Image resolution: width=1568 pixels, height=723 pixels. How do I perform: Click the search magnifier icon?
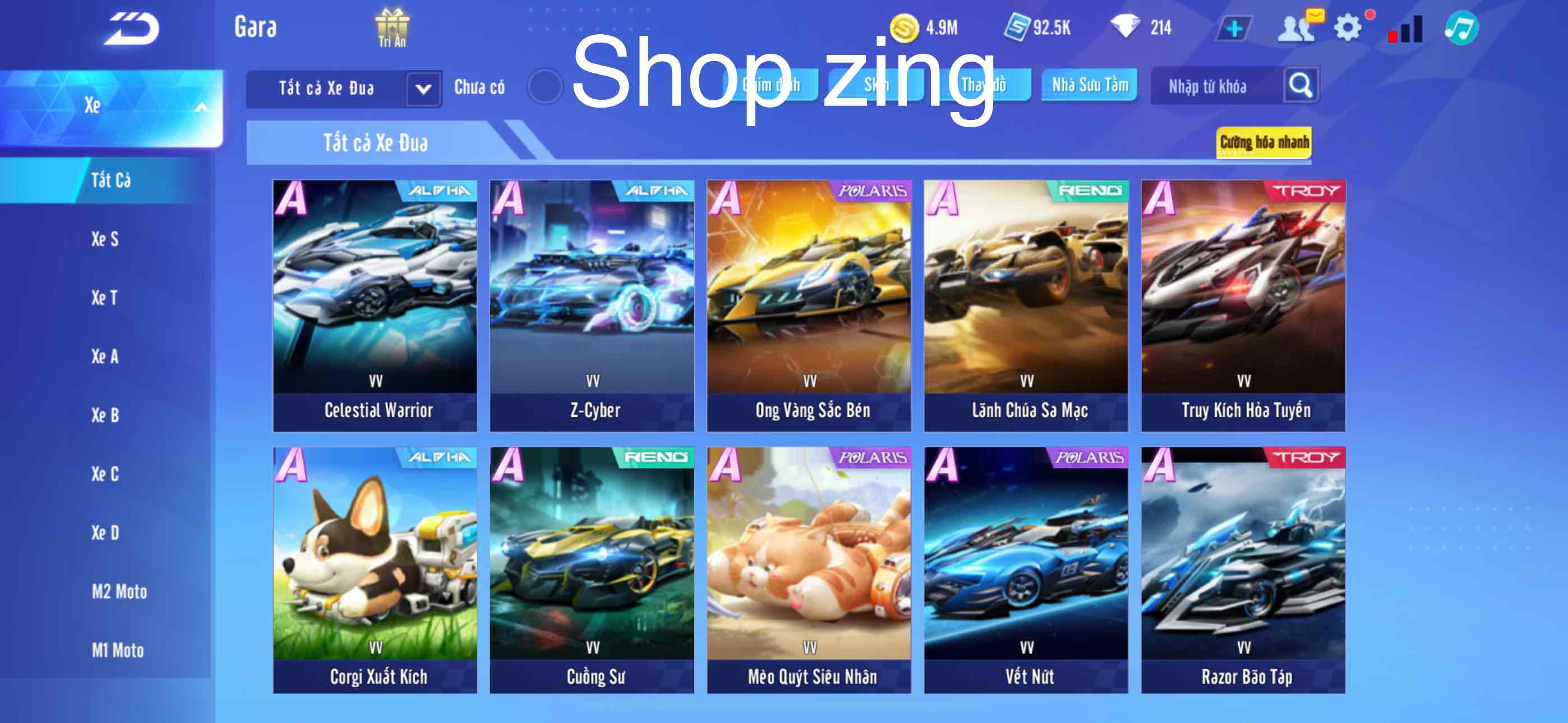coord(1301,86)
